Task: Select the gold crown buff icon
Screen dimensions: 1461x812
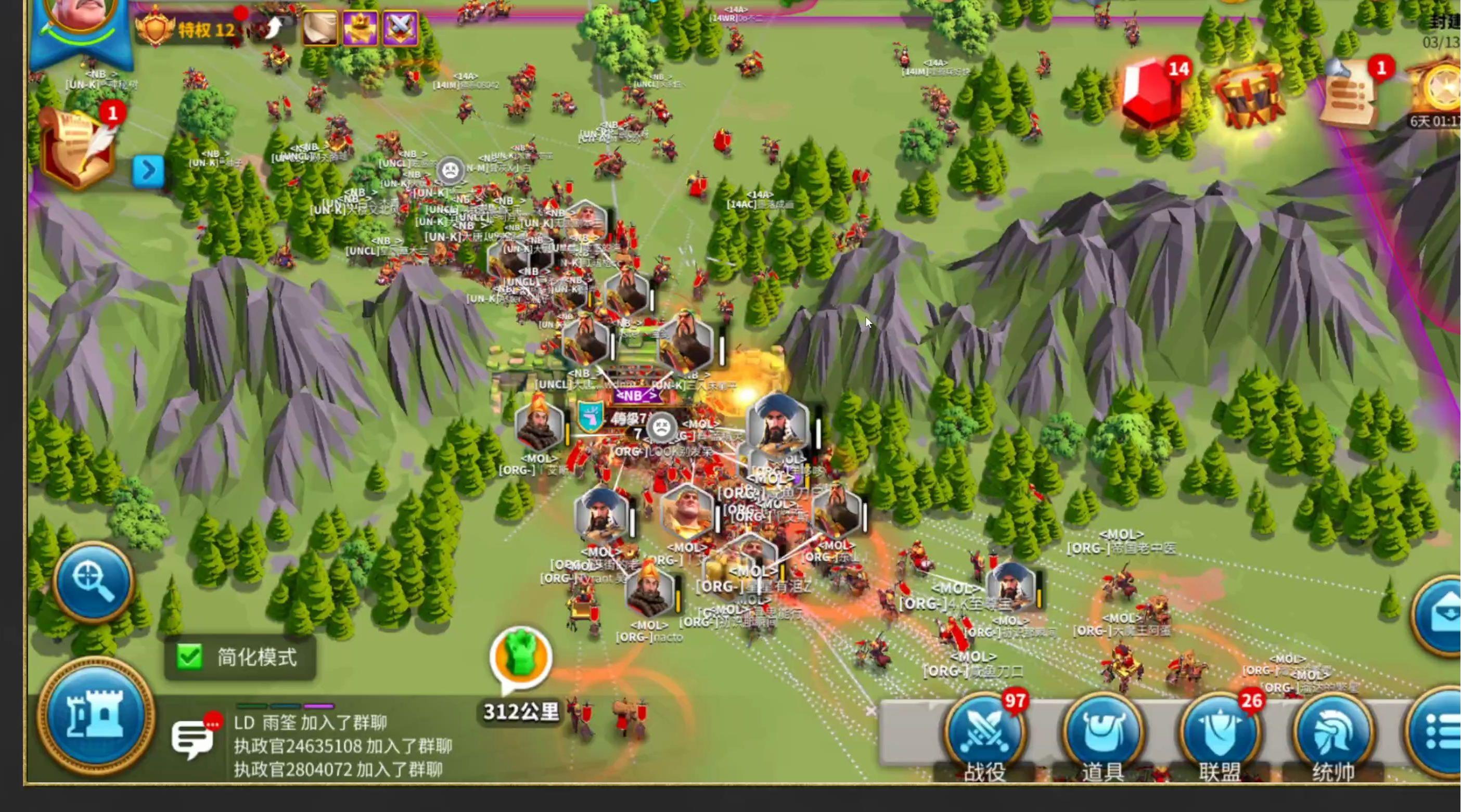Action: (360, 27)
